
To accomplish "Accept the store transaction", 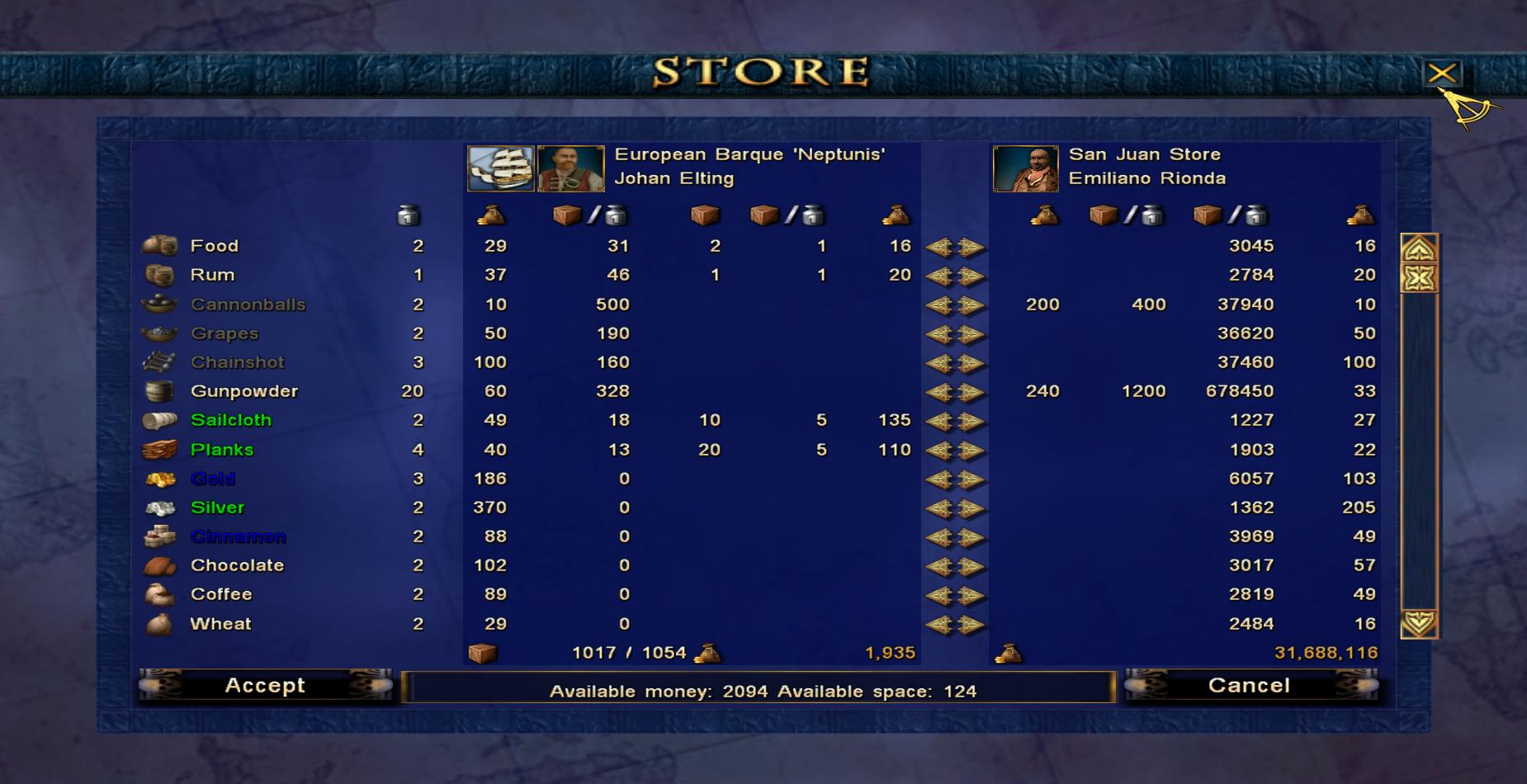I will coord(265,686).
